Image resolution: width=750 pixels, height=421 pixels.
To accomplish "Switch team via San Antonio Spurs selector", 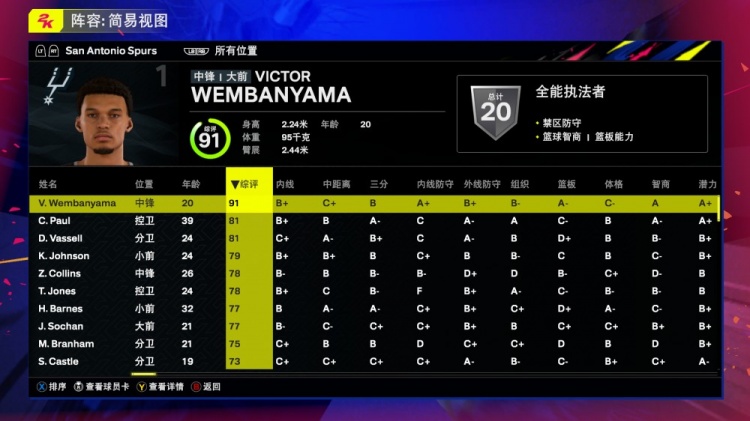I will 110,50.
